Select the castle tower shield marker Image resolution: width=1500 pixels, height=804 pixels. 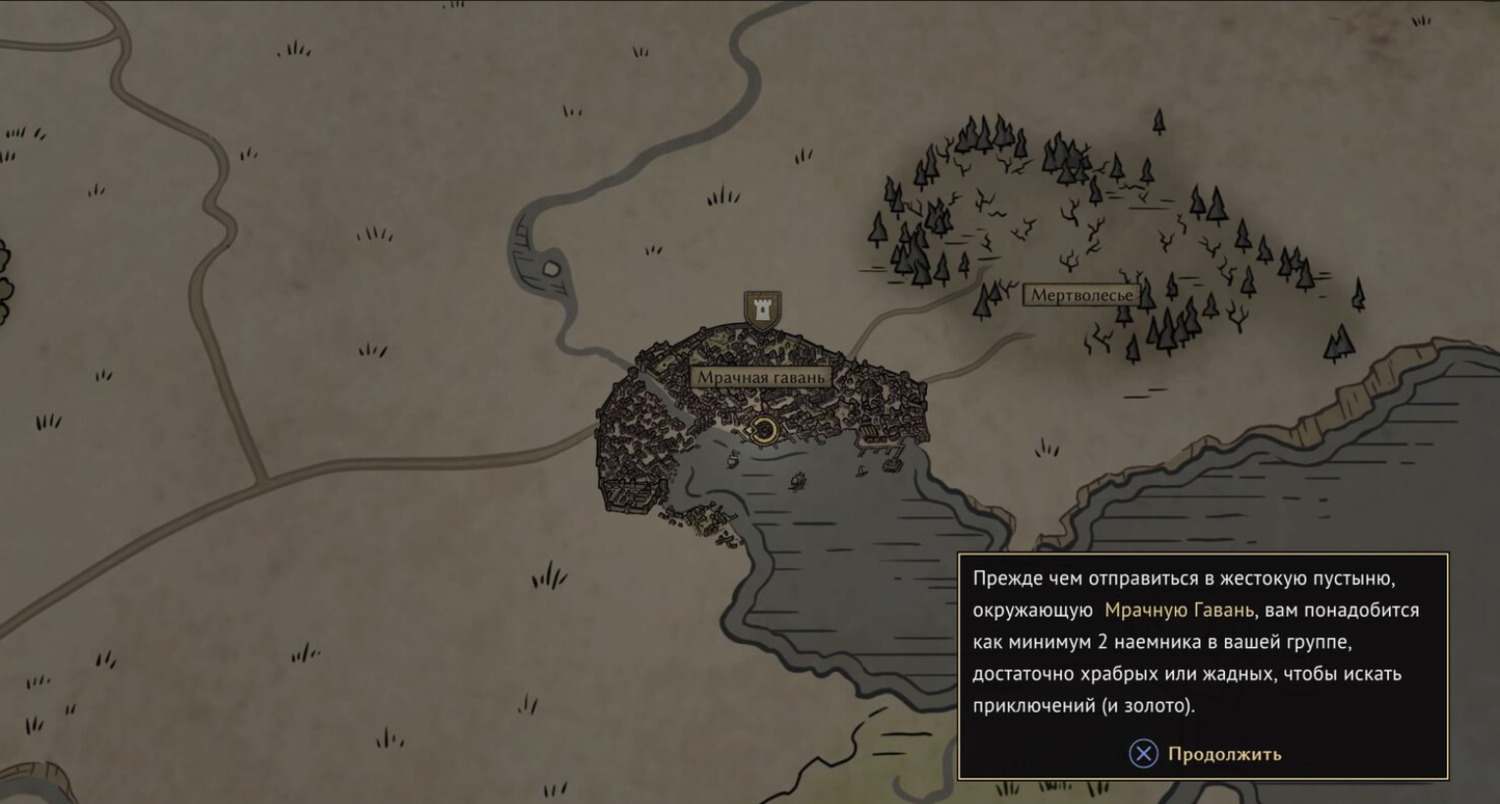point(763,309)
